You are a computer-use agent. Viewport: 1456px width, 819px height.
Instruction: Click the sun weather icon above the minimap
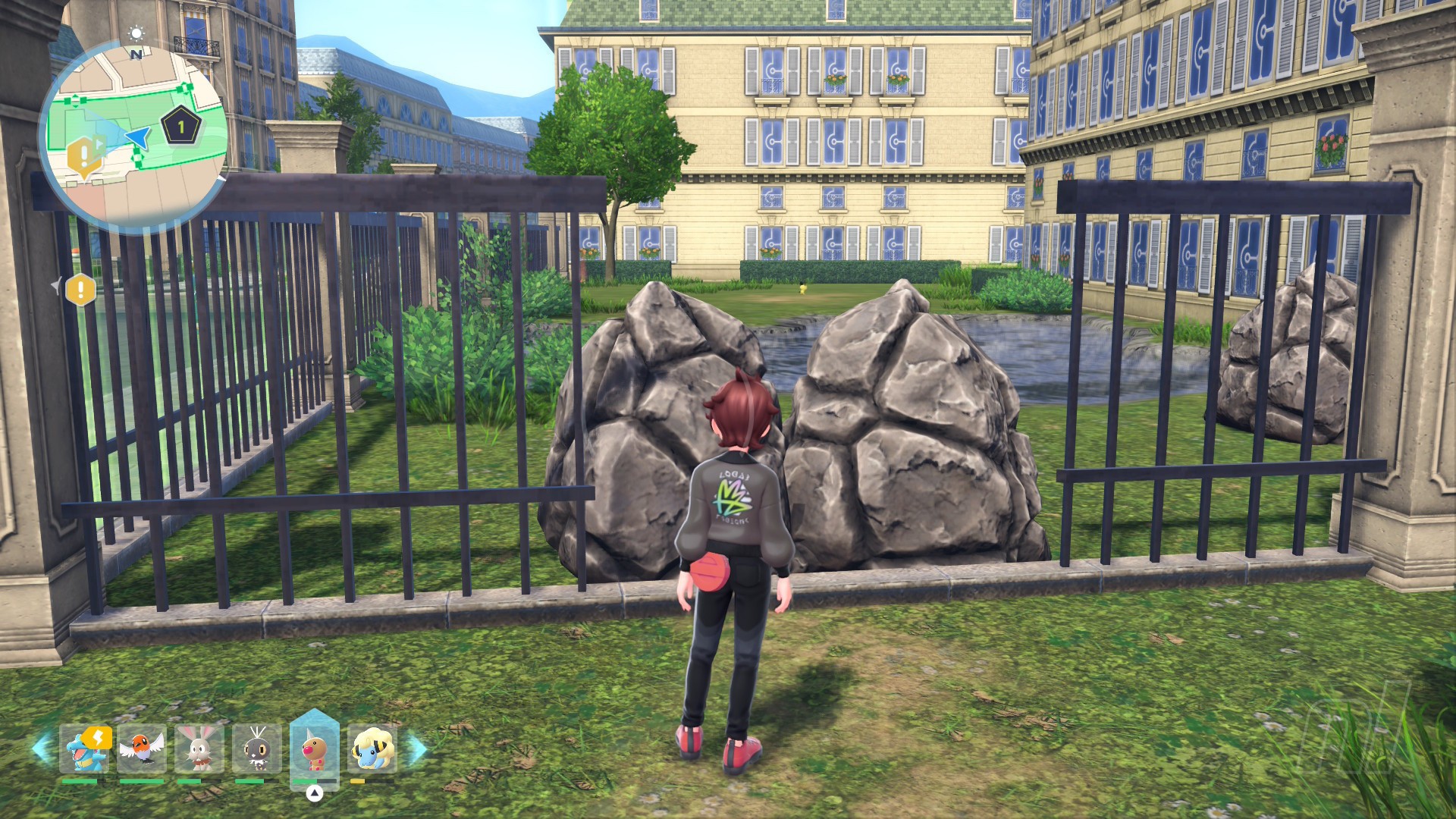[x=136, y=33]
